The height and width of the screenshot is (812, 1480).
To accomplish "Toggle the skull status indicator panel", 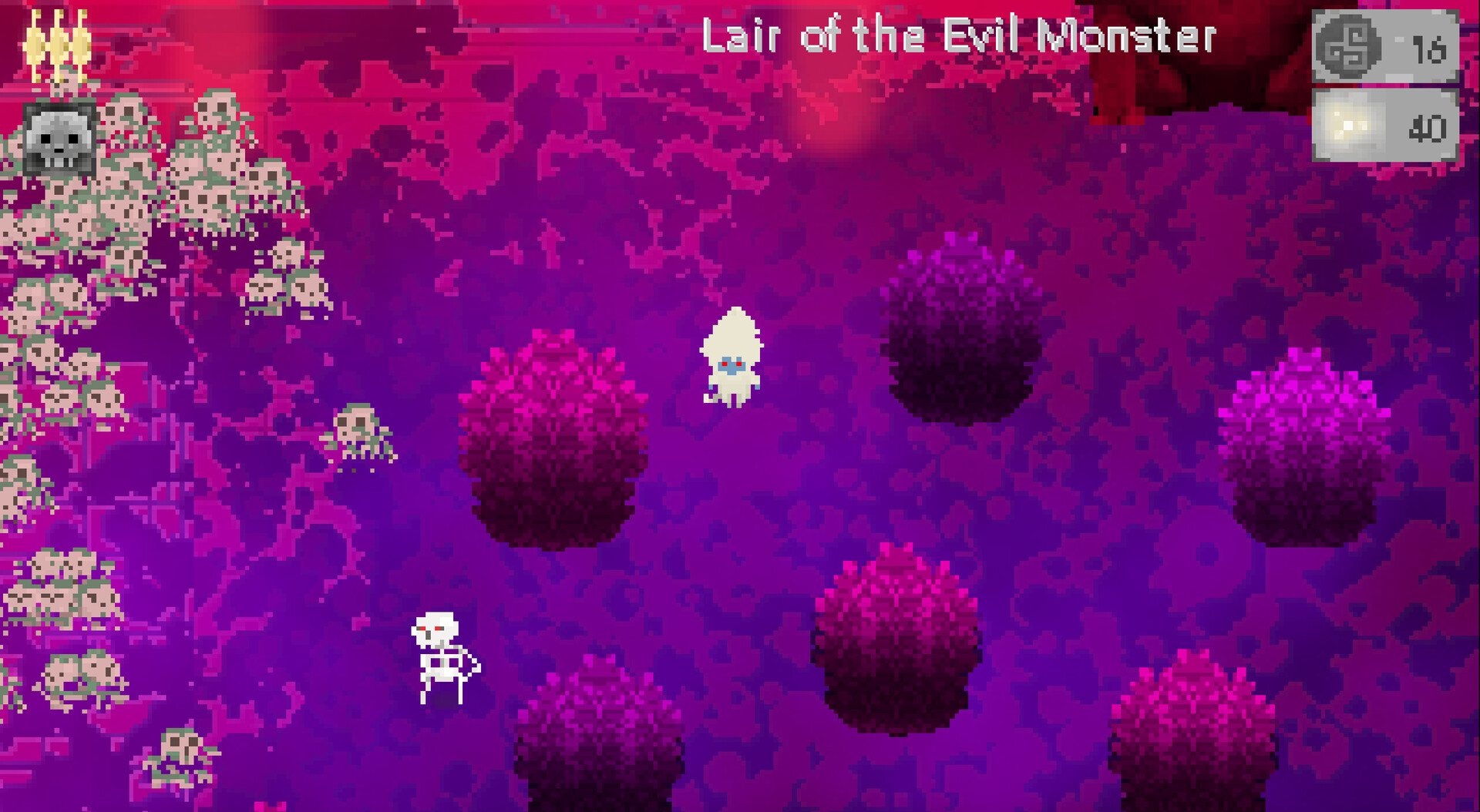I will pos(59,140).
